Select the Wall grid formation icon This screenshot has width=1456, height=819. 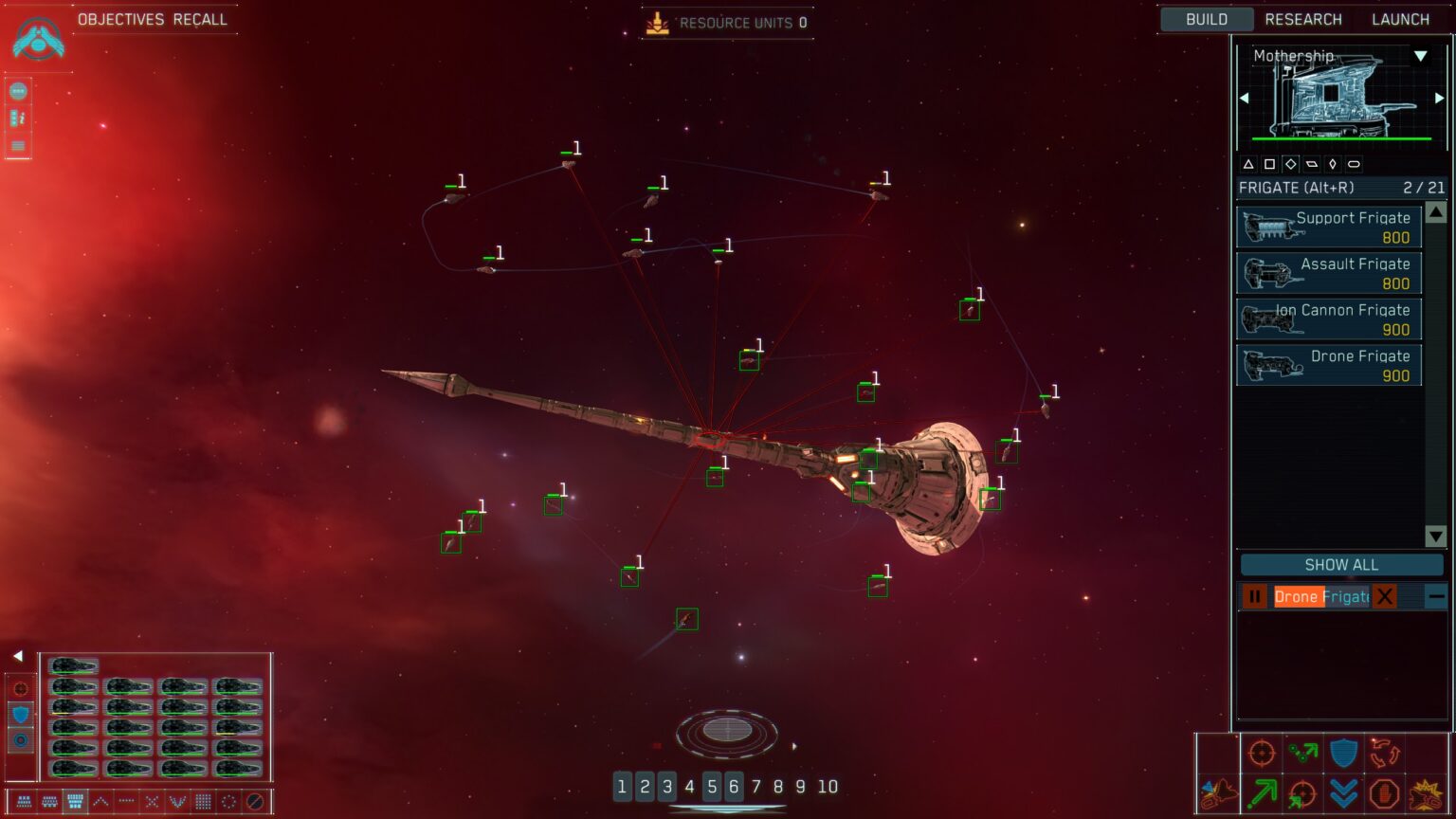point(203,802)
